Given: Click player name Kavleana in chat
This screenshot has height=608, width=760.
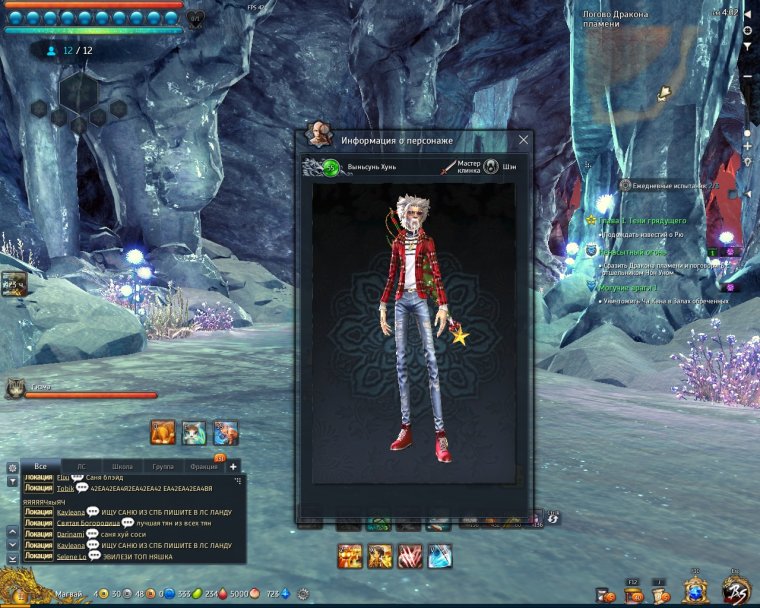Looking at the screenshot, I should pos(71,512).
